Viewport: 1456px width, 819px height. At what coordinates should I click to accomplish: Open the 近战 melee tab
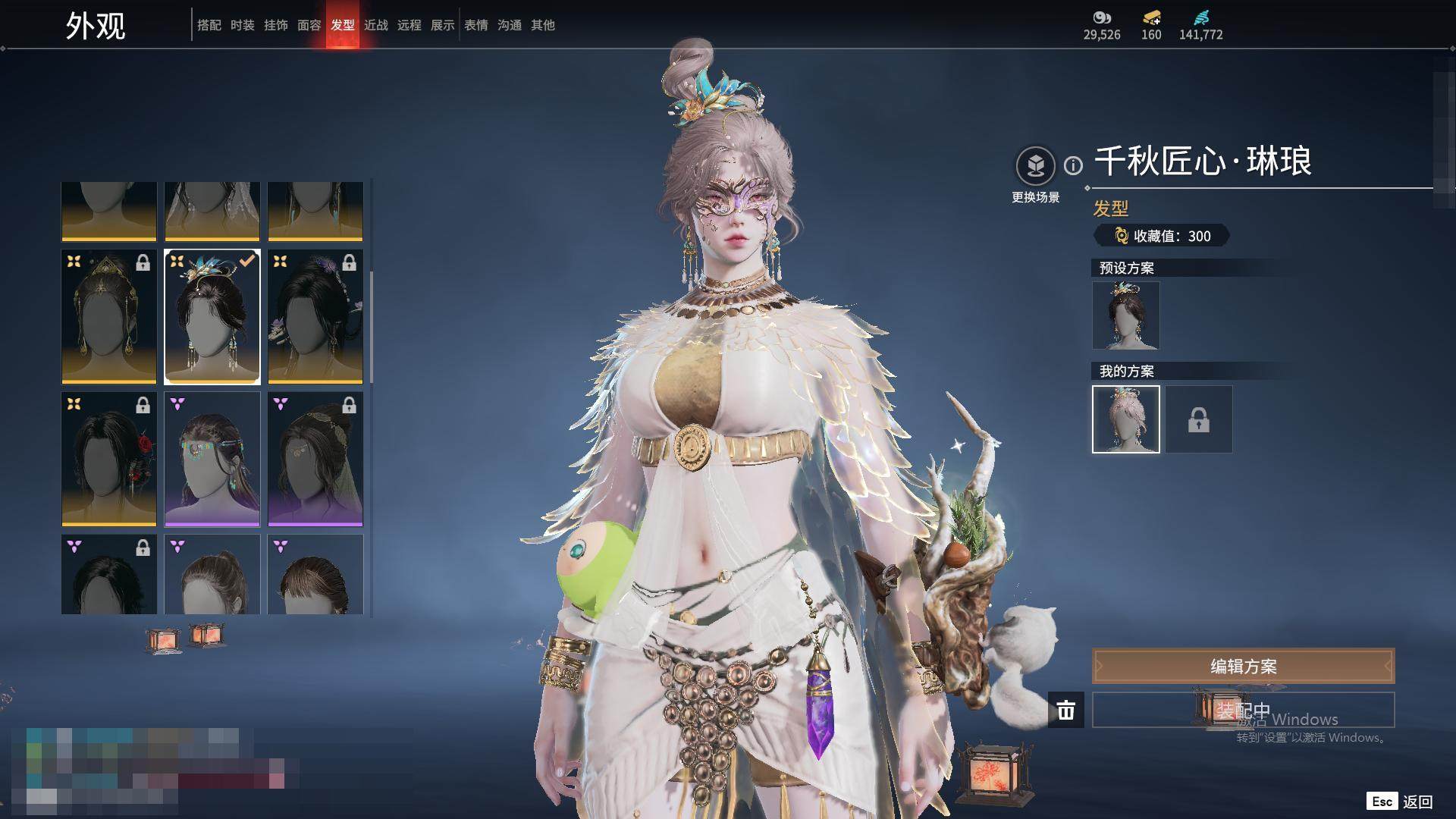[375, 25]
